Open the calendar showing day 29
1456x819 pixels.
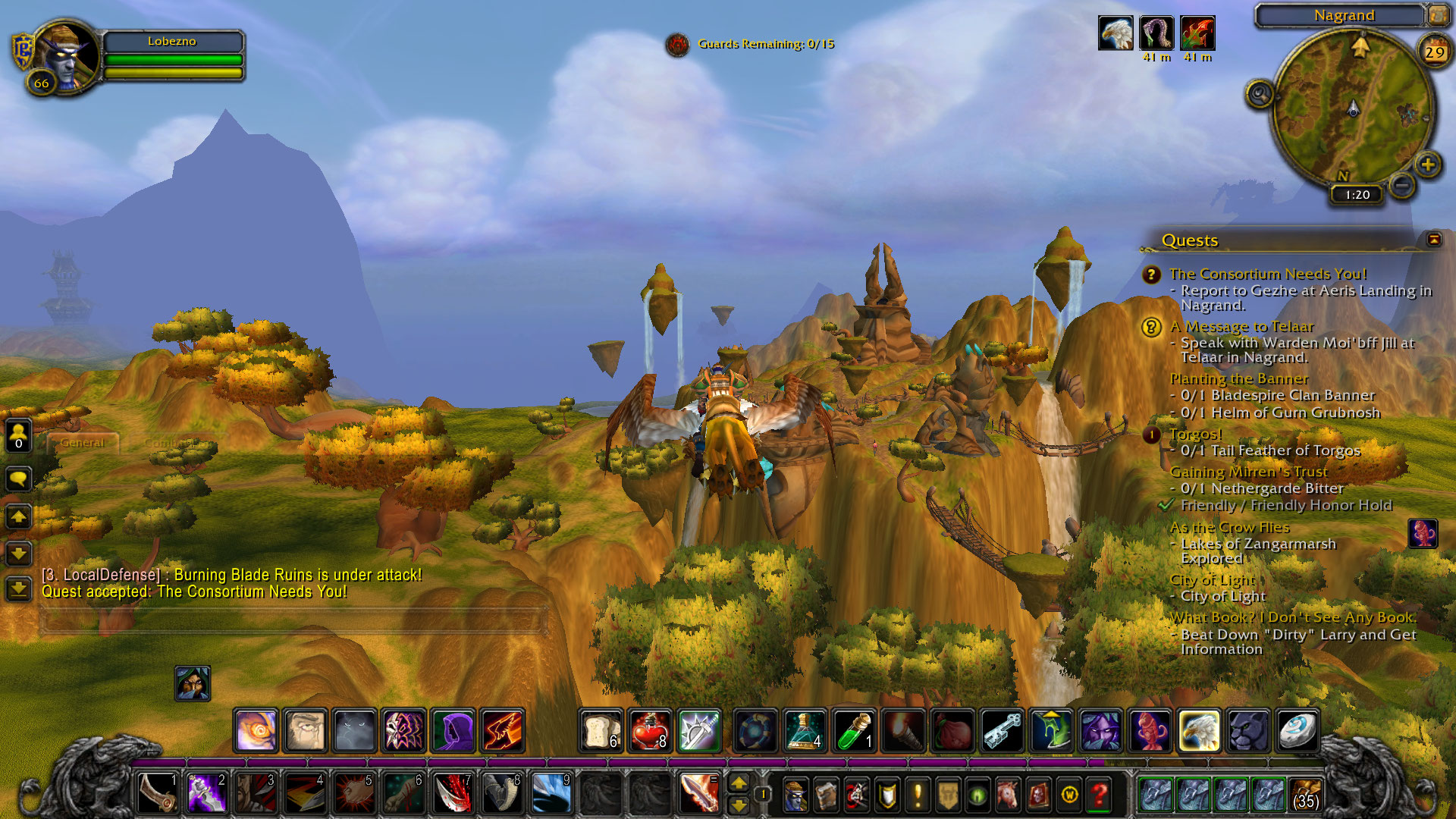[x=1434, y=52]
